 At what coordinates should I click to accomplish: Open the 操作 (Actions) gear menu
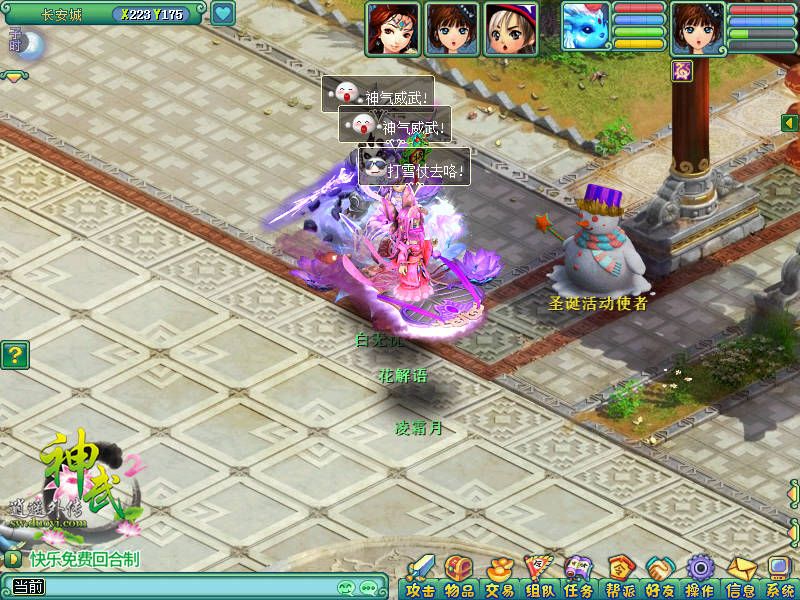[x=699, y=577]
